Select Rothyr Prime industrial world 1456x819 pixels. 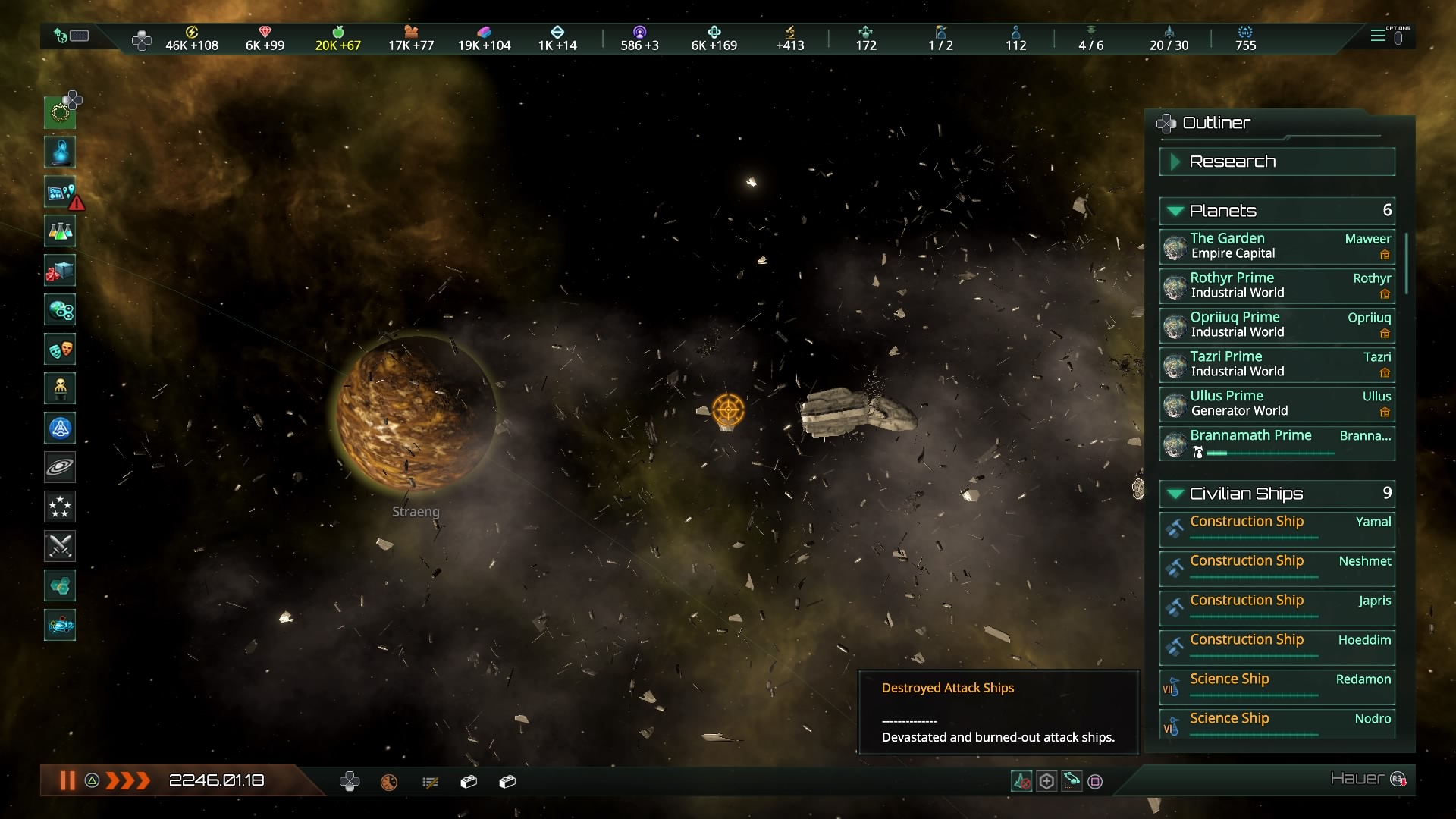point(1277,286)
